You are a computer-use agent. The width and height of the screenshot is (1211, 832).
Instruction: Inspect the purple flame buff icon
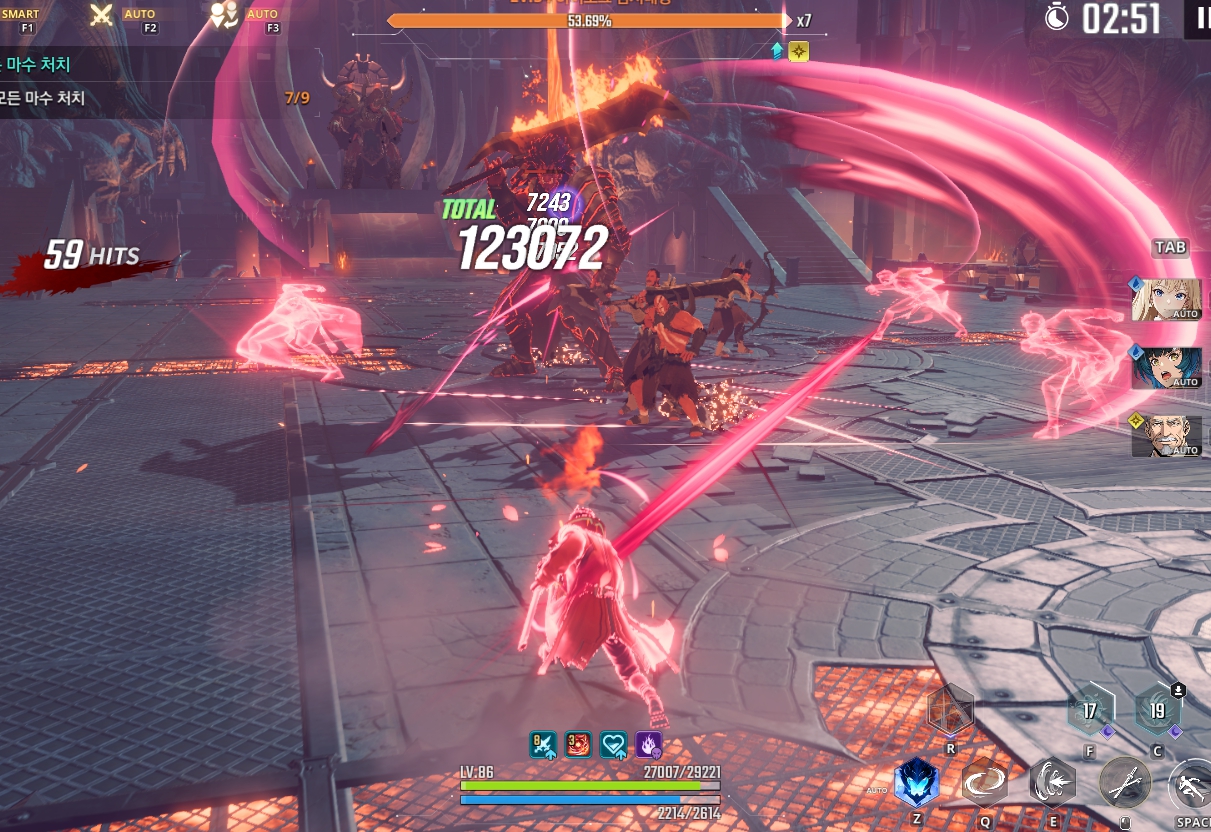[x=649, y=745]
